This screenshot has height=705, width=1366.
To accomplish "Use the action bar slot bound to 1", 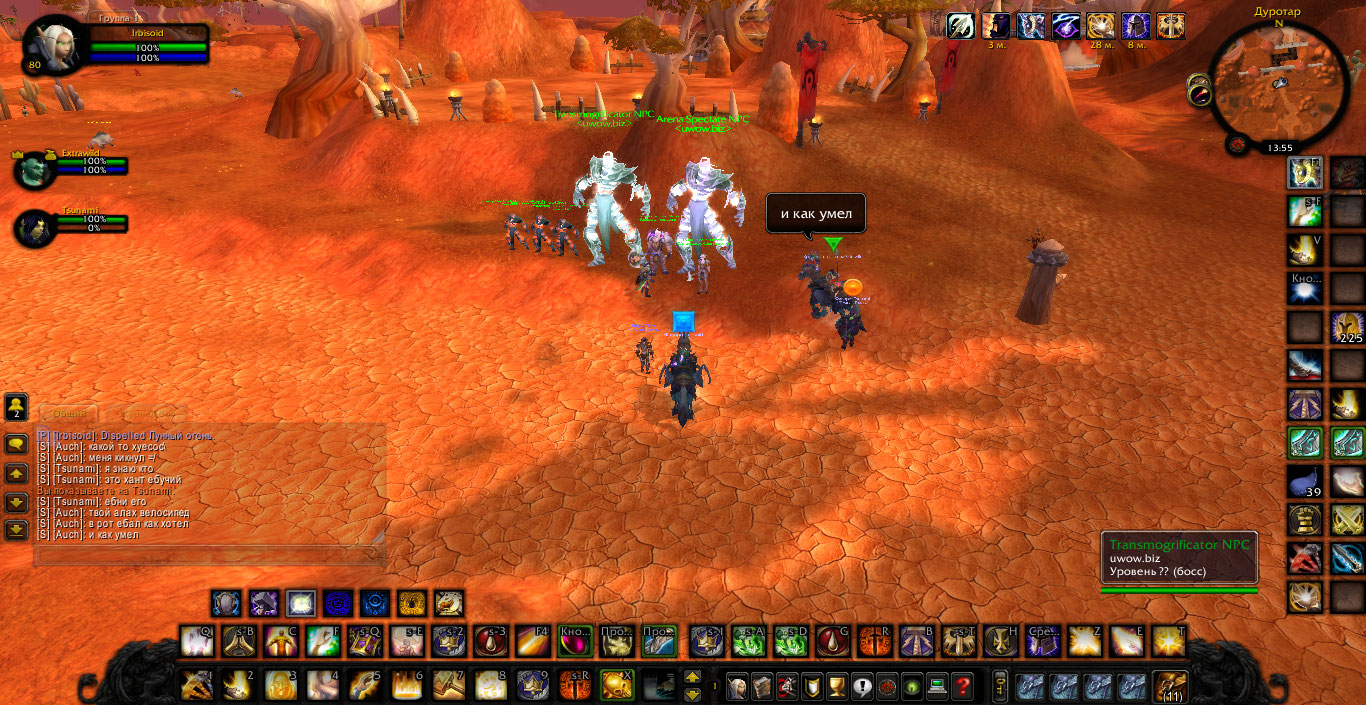I will pyautogui.click(x=196, y=686).
